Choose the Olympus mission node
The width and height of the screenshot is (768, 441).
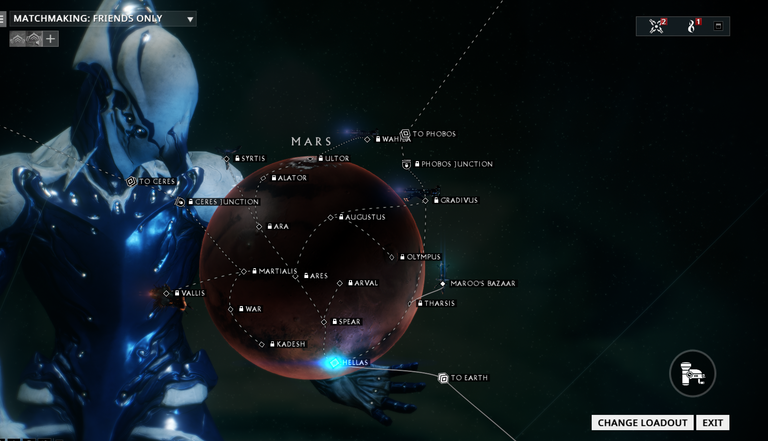pos(394,257)
